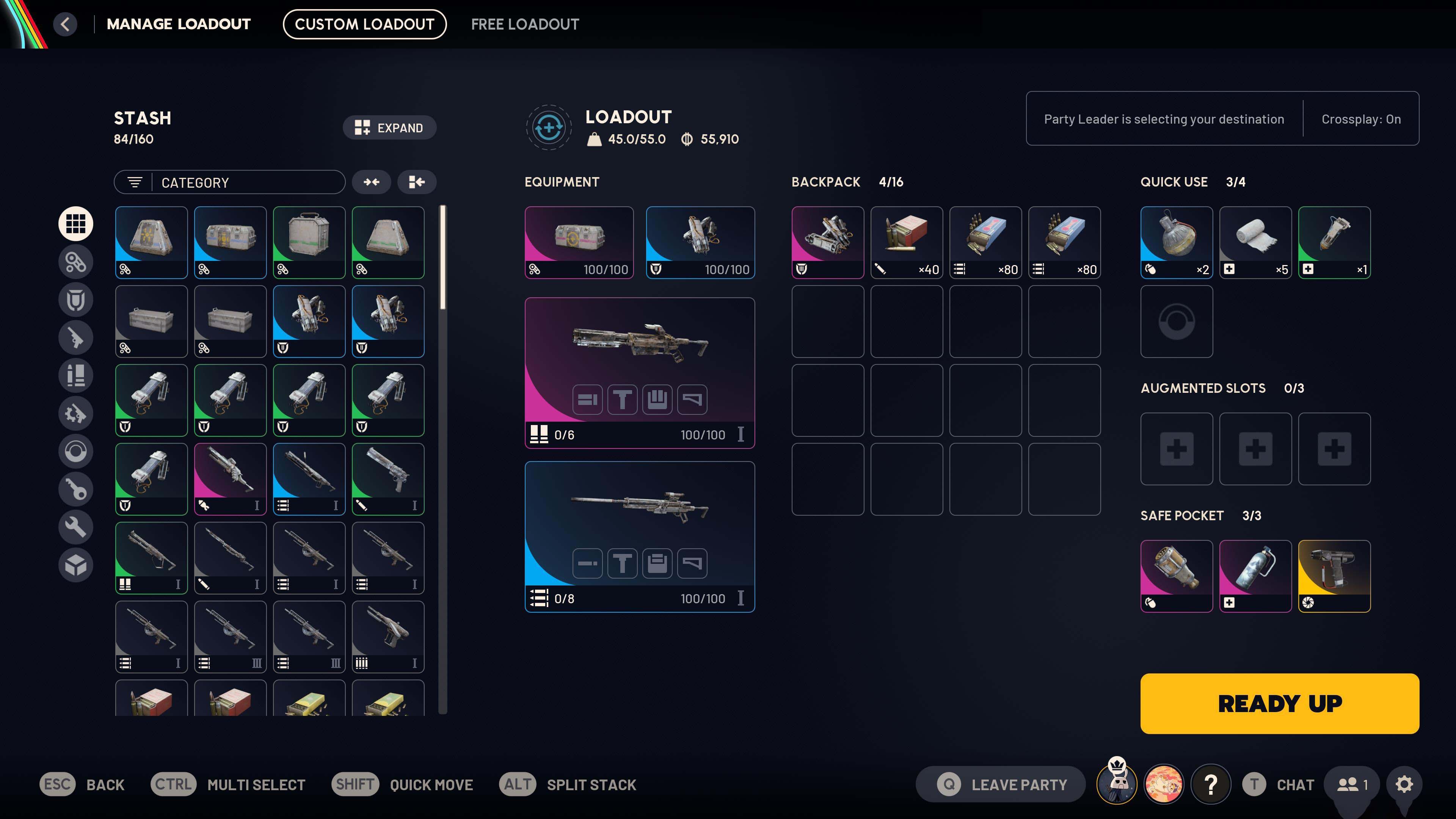Switch to the FREE LOADOUT tab

524,24
